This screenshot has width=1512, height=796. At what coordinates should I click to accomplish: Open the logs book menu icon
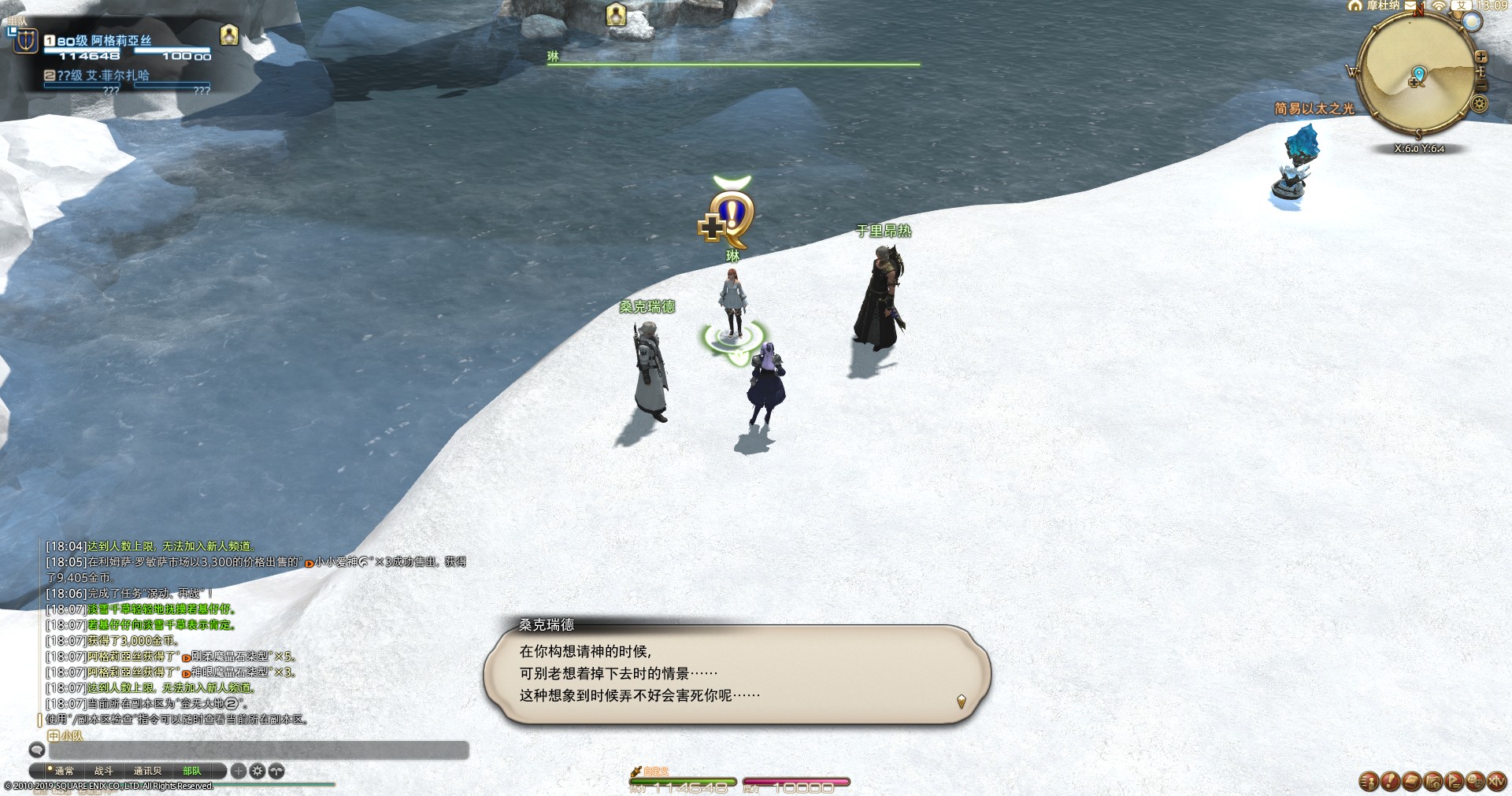click(x=1412, y=782)
